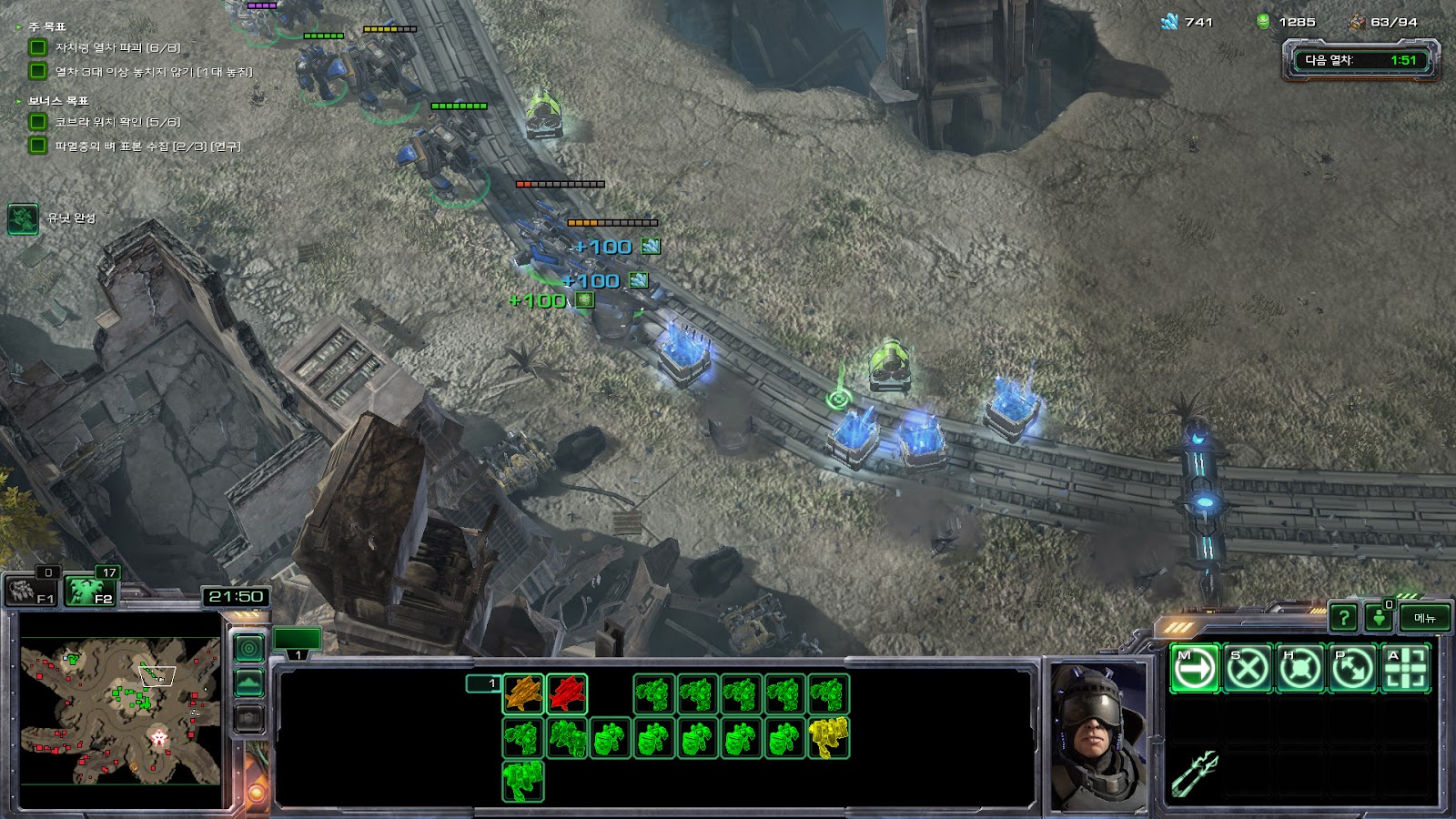Image resolution: width=1456 pixels, height=819 pixels.
Task: Click the green figure button beside help
Action: [x=1380, y=618]
